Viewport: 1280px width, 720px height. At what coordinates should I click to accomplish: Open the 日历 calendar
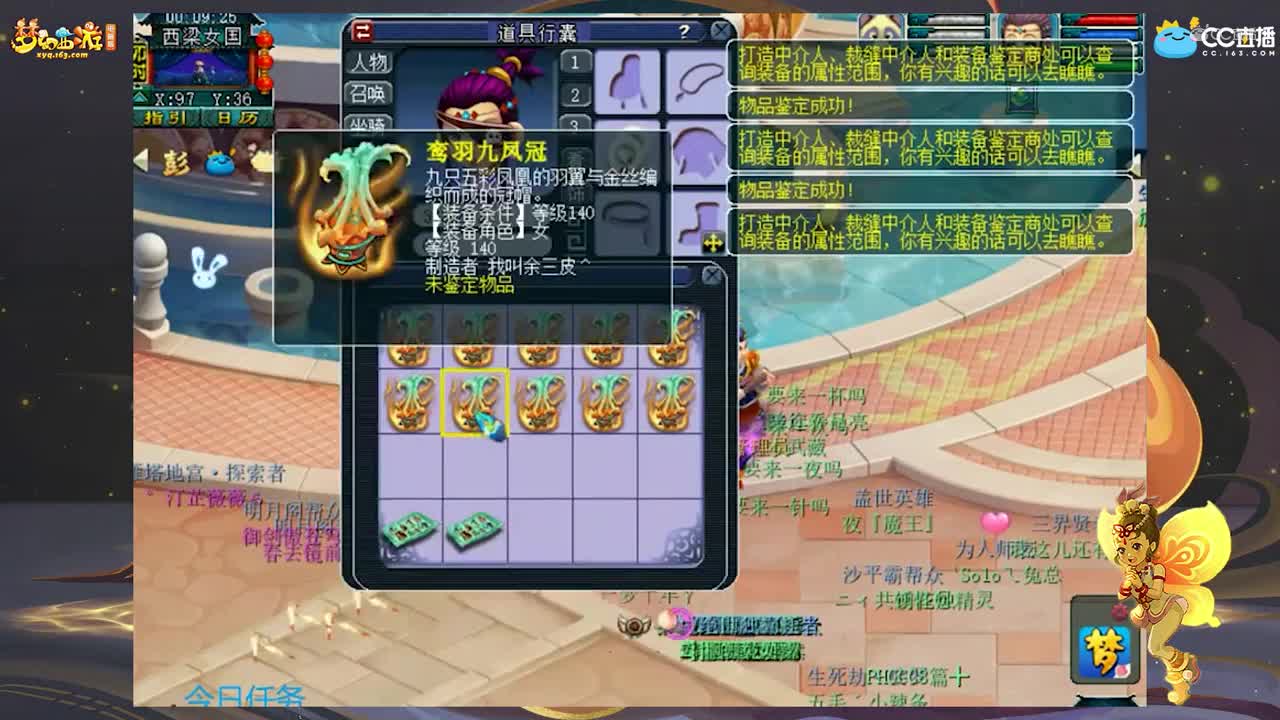(x=235, y=117)
